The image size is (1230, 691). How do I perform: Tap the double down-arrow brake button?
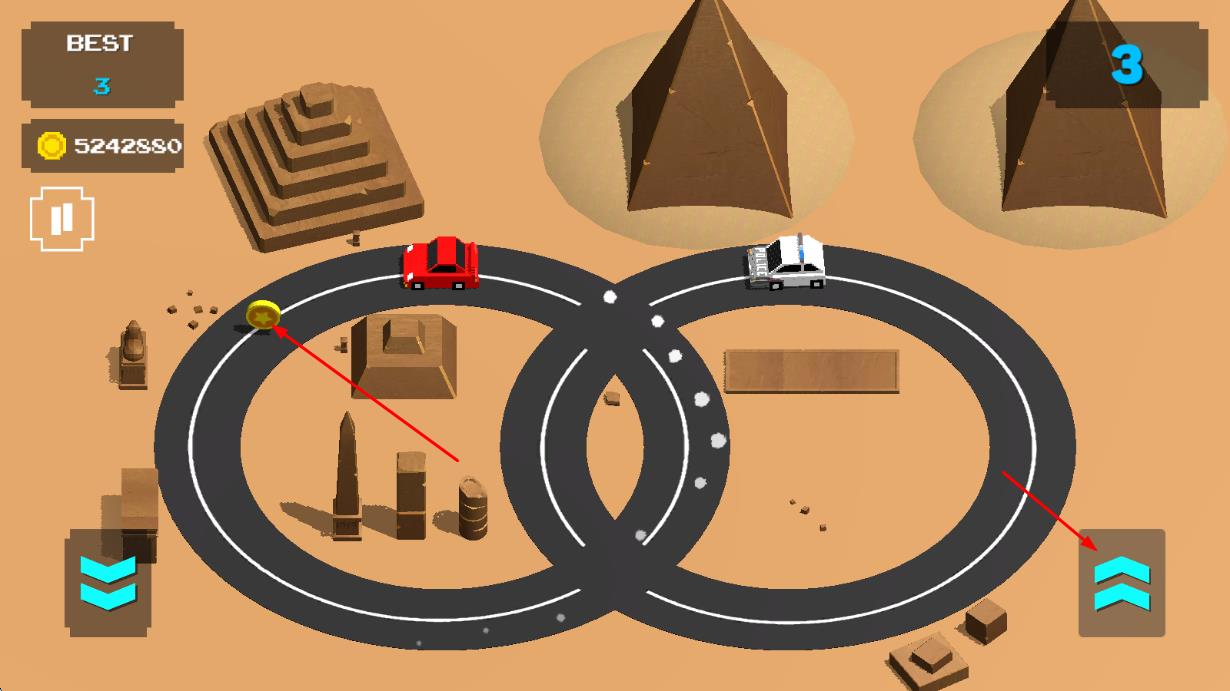[x=108, y=584]
